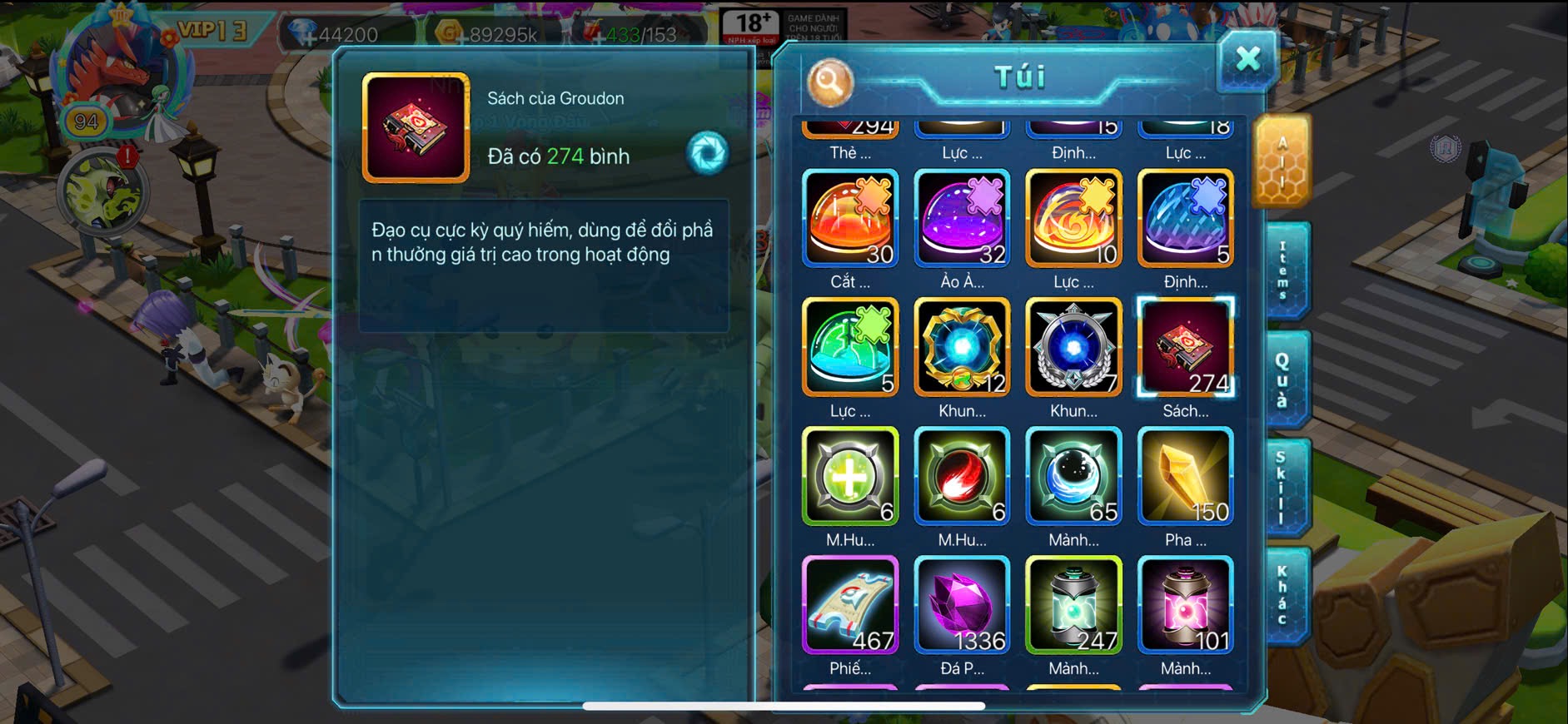Viewport: 1568px width, 724px height.
Task: Select the silver Khun frame with 7
Action: 1073,347
